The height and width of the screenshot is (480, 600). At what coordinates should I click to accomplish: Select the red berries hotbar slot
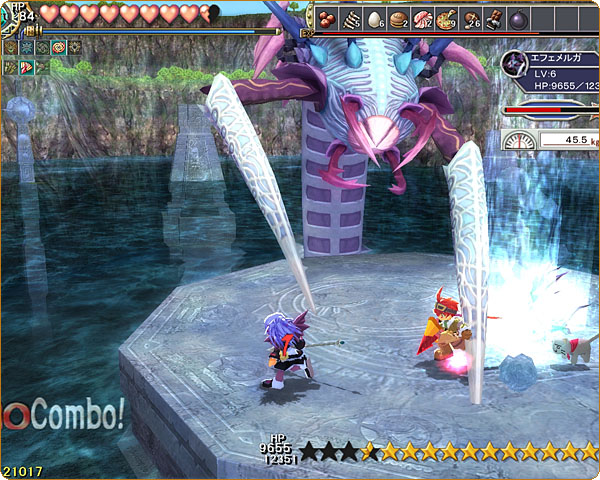(x=327, y=18)
